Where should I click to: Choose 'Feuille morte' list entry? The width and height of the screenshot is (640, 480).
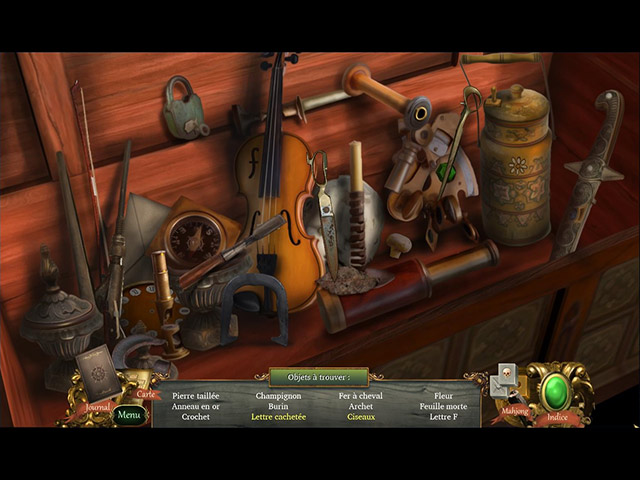click(443, 407)
